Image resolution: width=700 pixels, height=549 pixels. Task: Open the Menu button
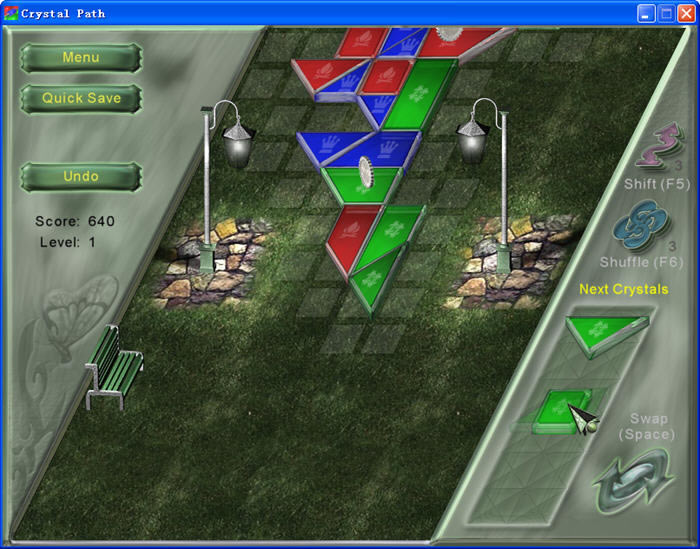click(81, 58)
